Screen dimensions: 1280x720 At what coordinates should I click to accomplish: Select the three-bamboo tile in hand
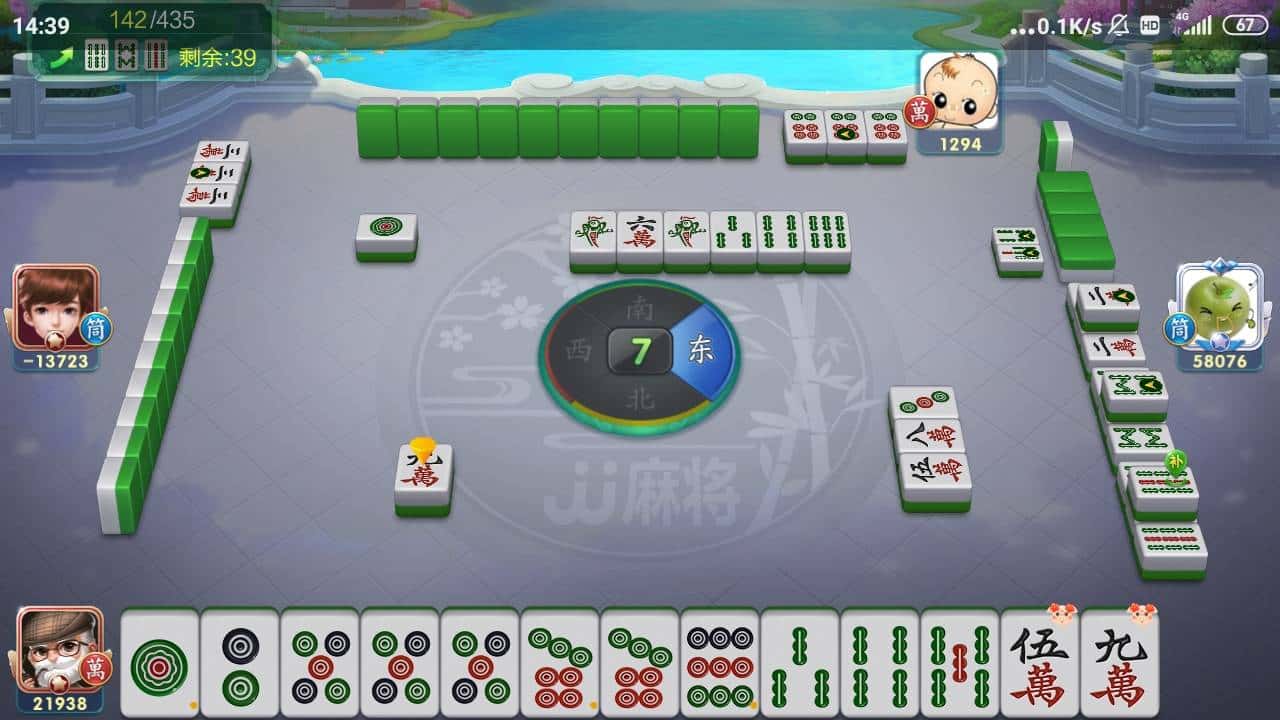800,663
